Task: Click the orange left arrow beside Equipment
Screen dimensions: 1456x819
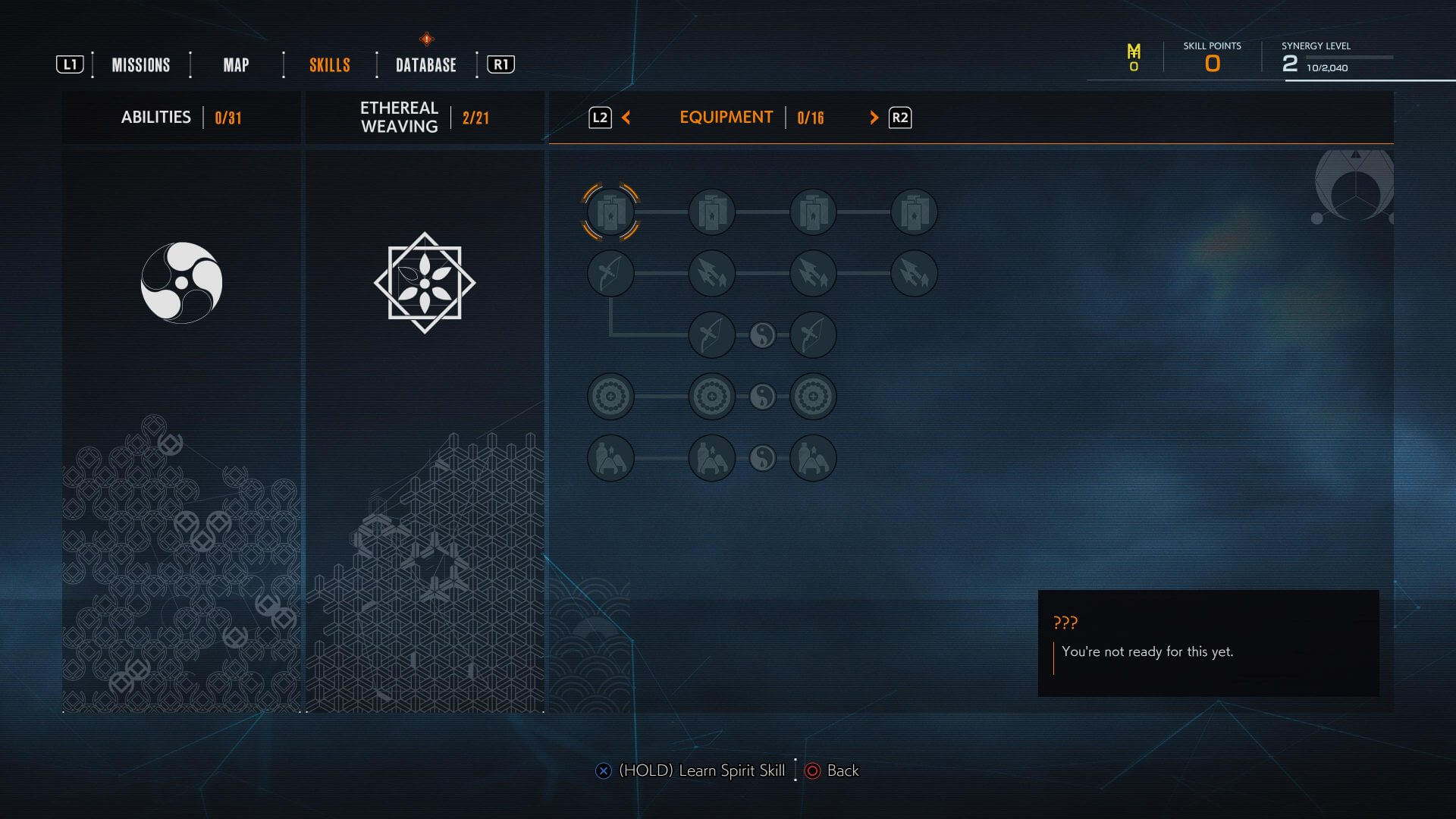Action: 626,118
